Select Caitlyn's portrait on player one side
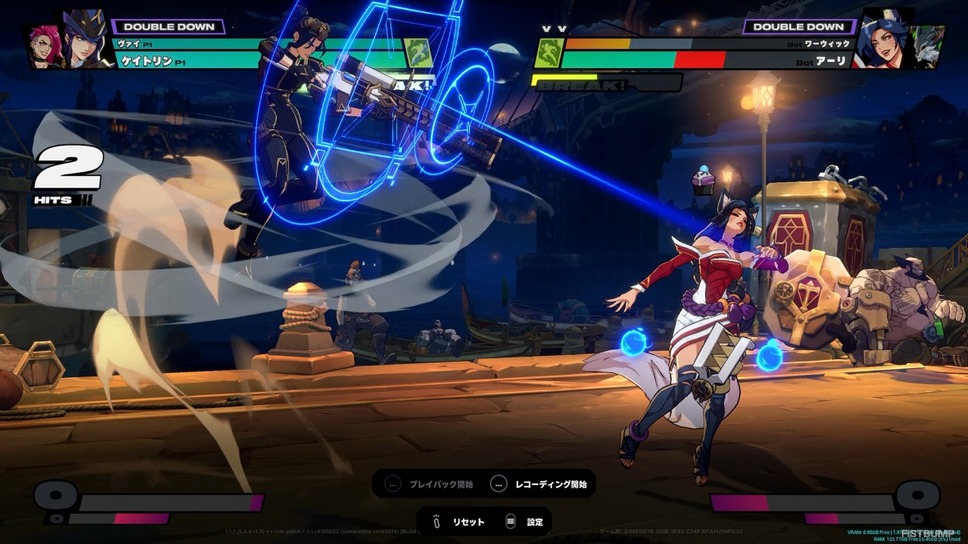The image size is (968, 544). point(85,42)
